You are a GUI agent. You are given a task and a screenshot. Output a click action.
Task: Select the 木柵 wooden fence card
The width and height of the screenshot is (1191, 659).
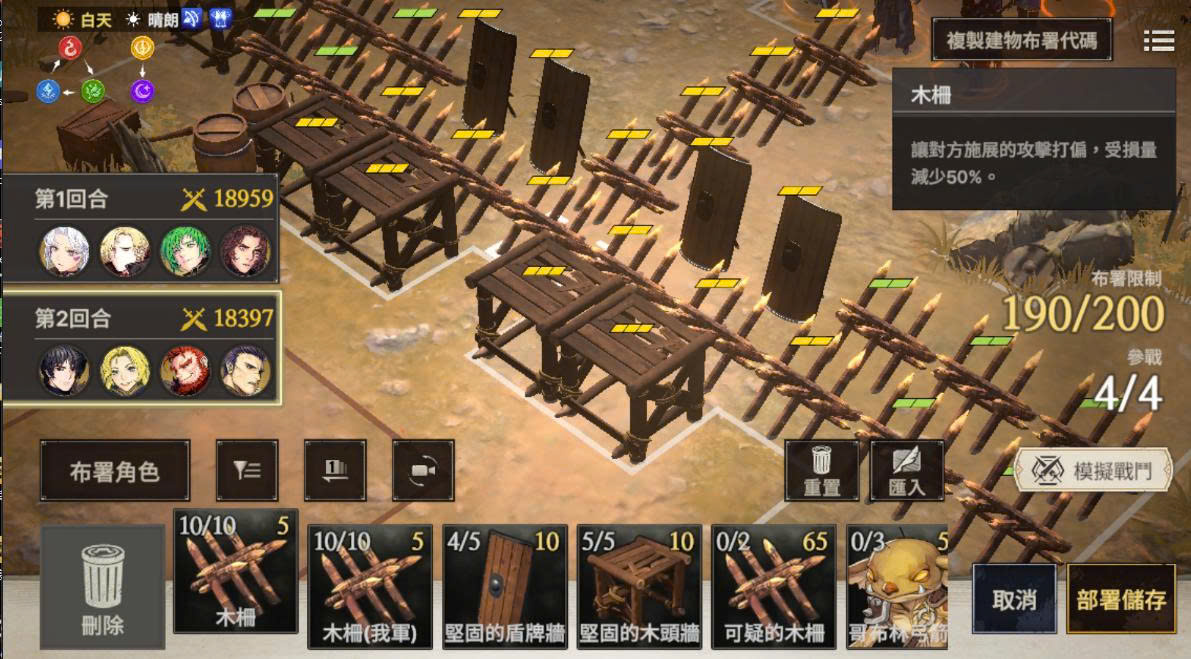236,572
